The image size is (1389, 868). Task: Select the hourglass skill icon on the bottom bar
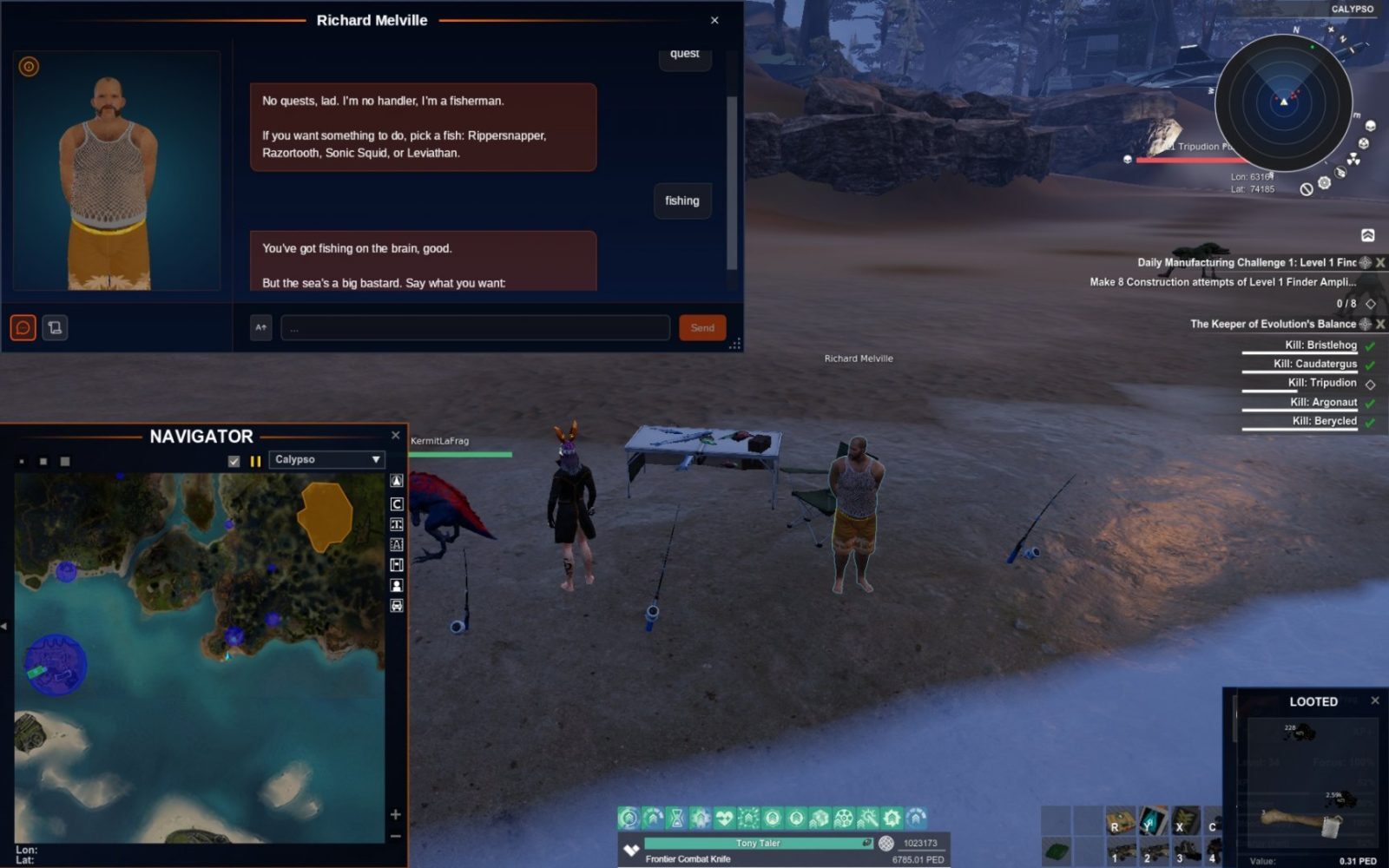point(675,817)
